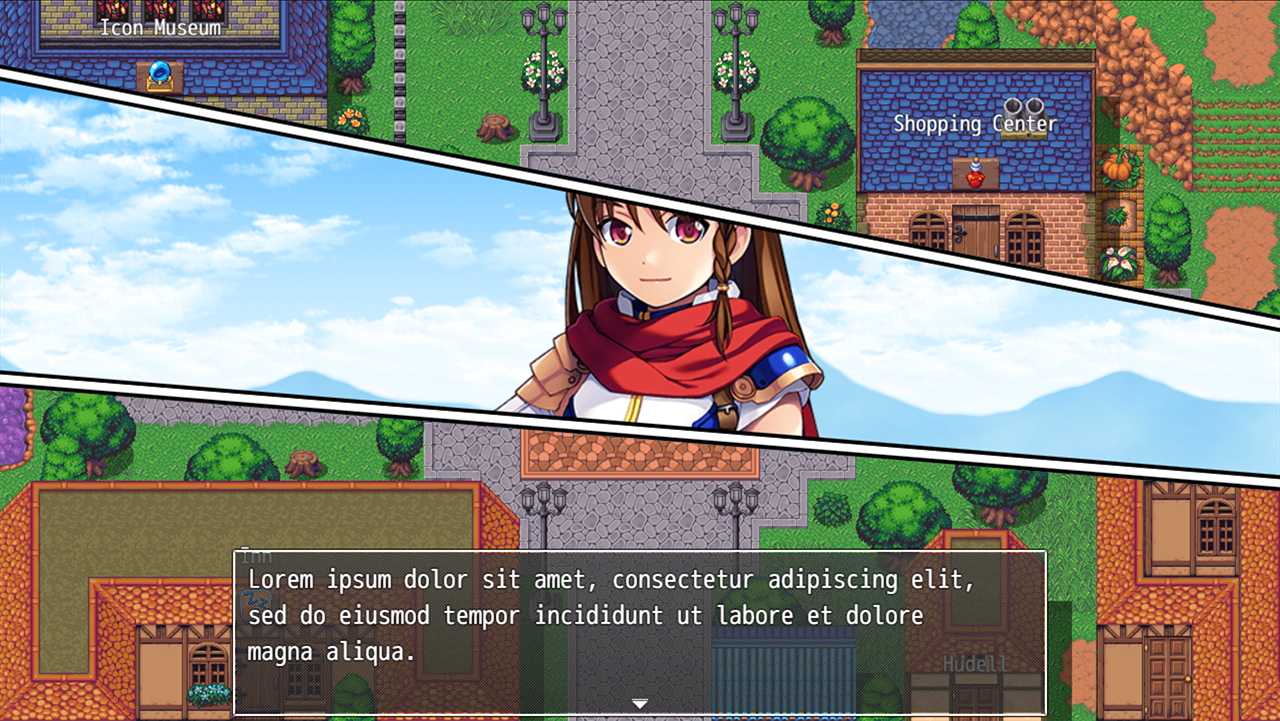Screen dimensions: 1280x721
Task: Click the white continue arrow in dialogue box
Action: click(640, 704)
